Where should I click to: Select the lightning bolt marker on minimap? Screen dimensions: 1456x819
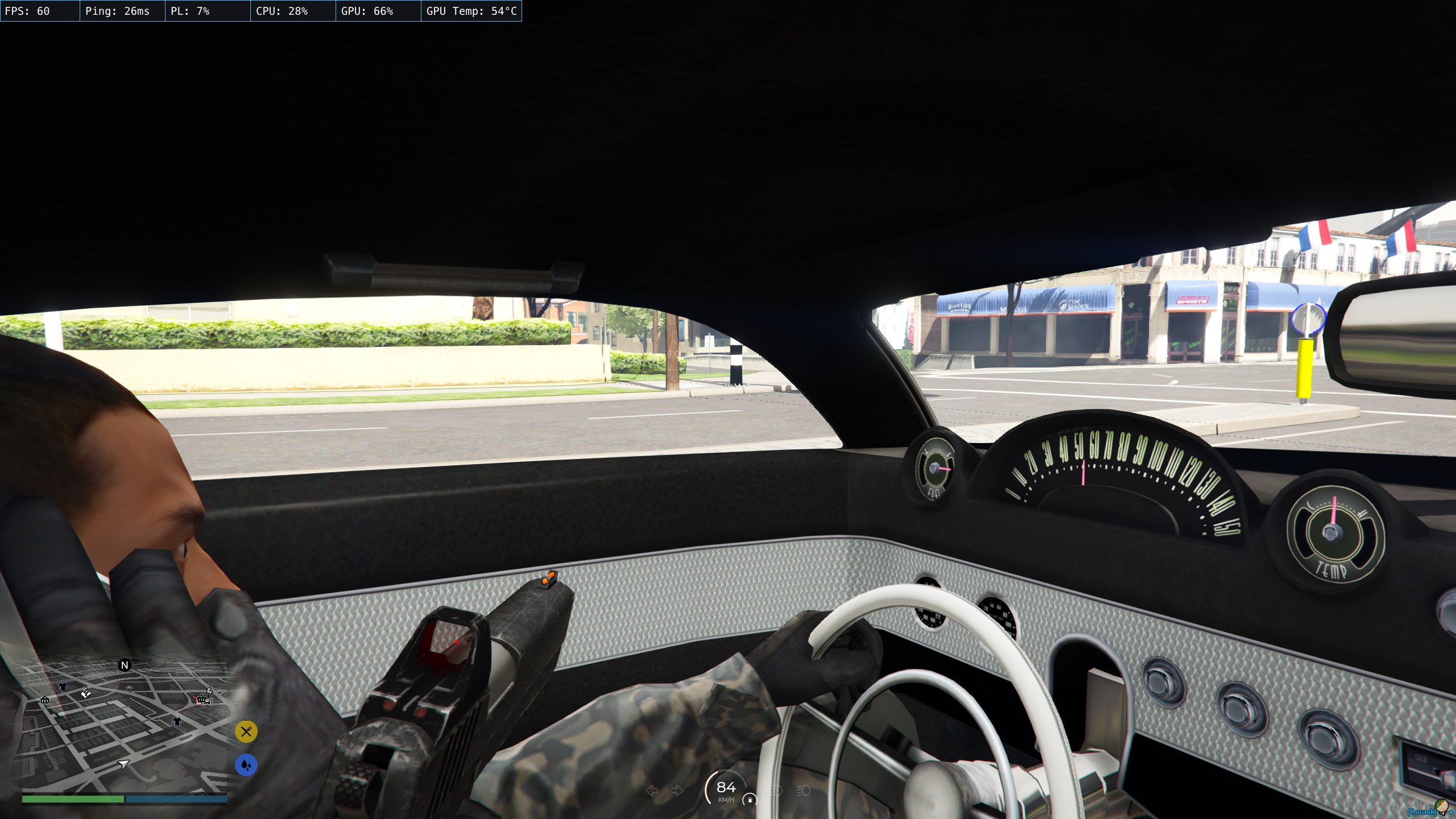tap(209, 691)
